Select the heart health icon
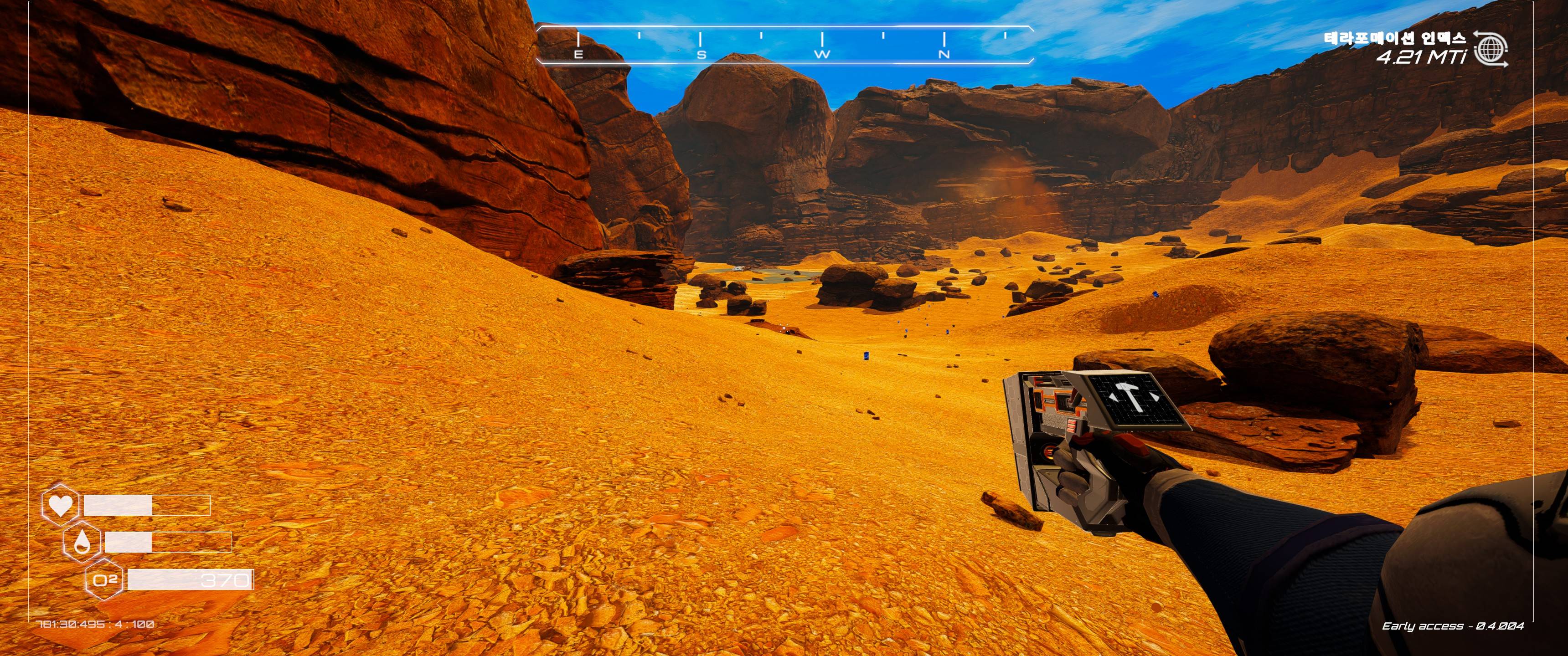 tap(60, 505)
